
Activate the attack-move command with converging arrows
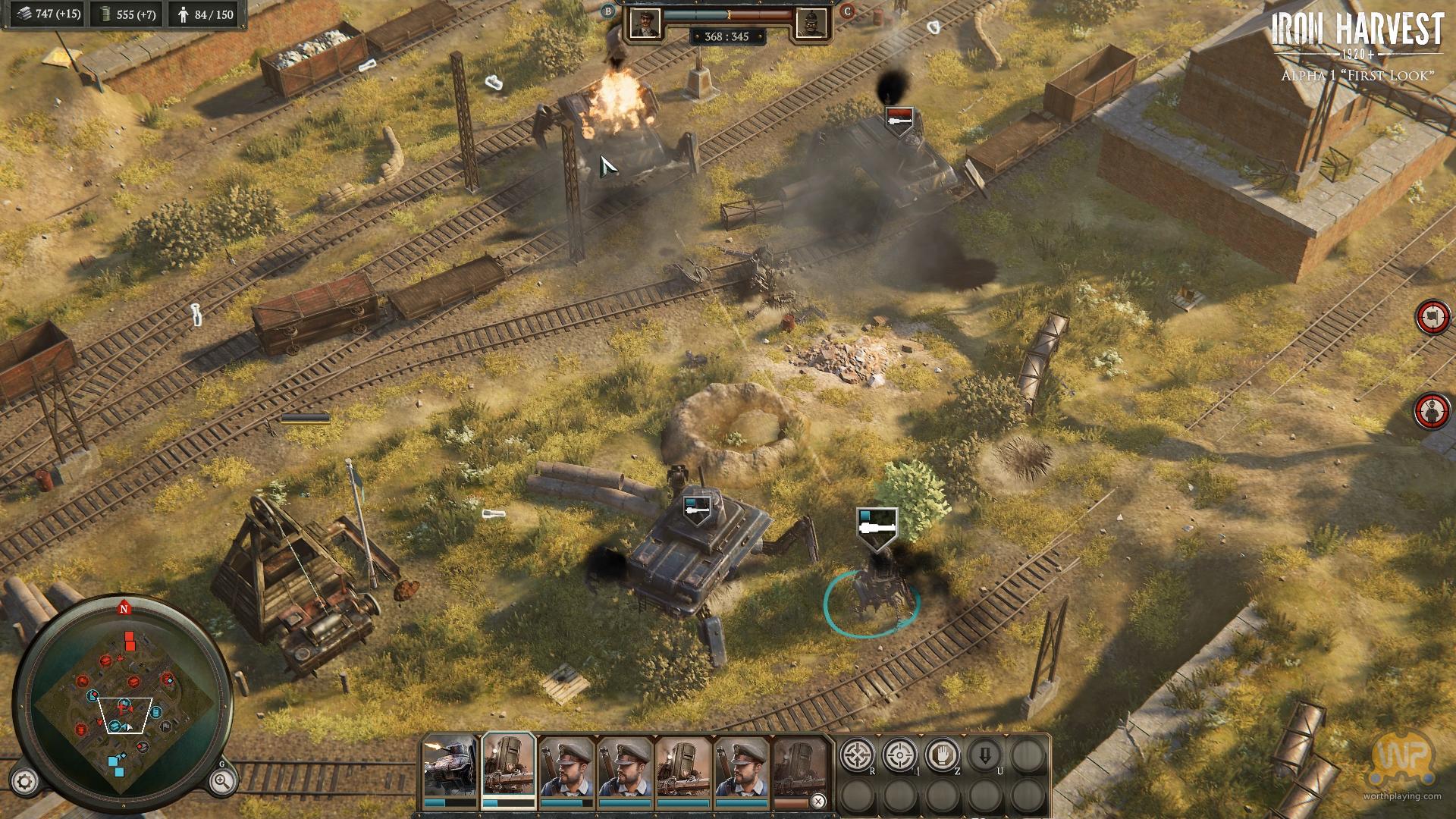pos(857,755)
